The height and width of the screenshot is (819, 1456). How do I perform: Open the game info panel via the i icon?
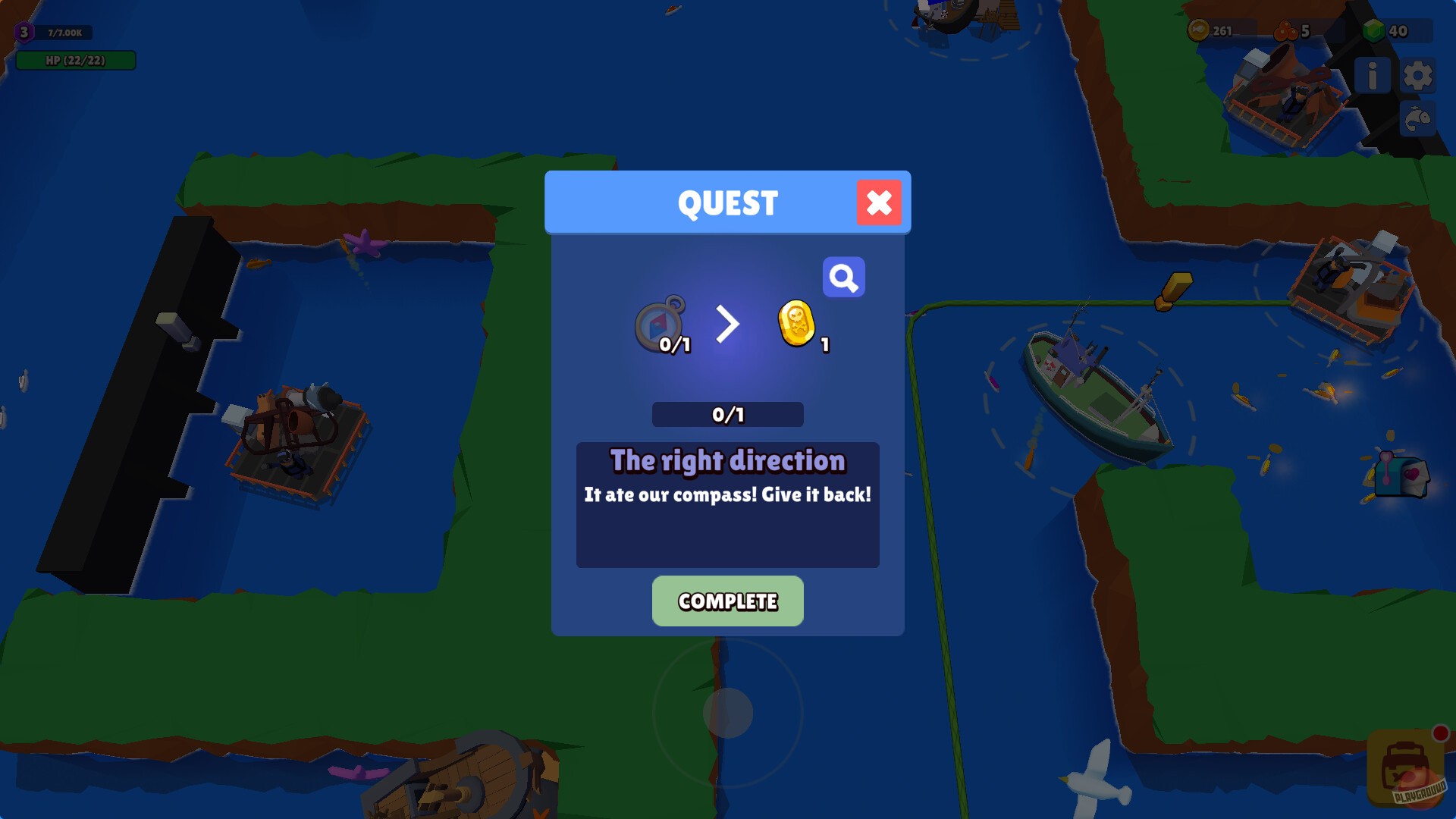tap(1372, 74)
